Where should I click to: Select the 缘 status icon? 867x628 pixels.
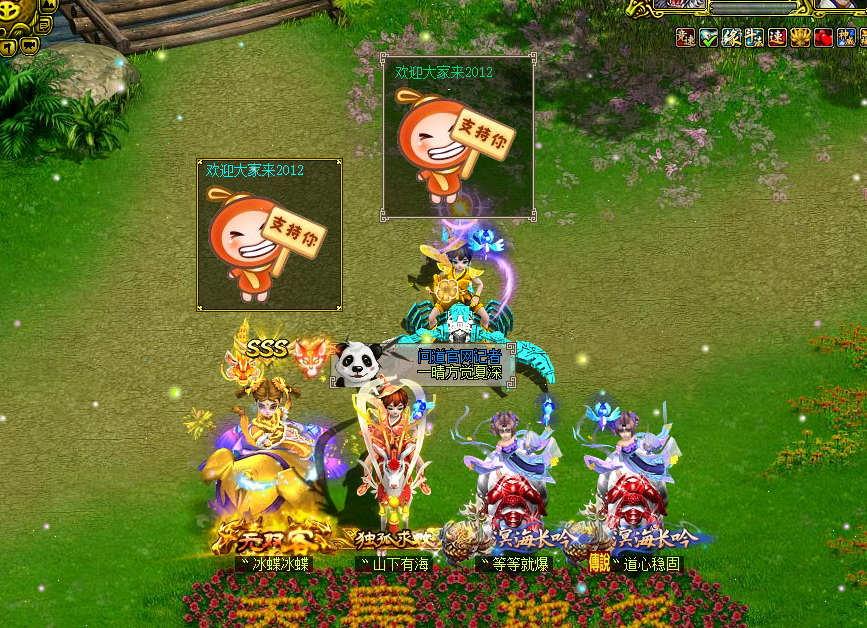pos(731,38)
